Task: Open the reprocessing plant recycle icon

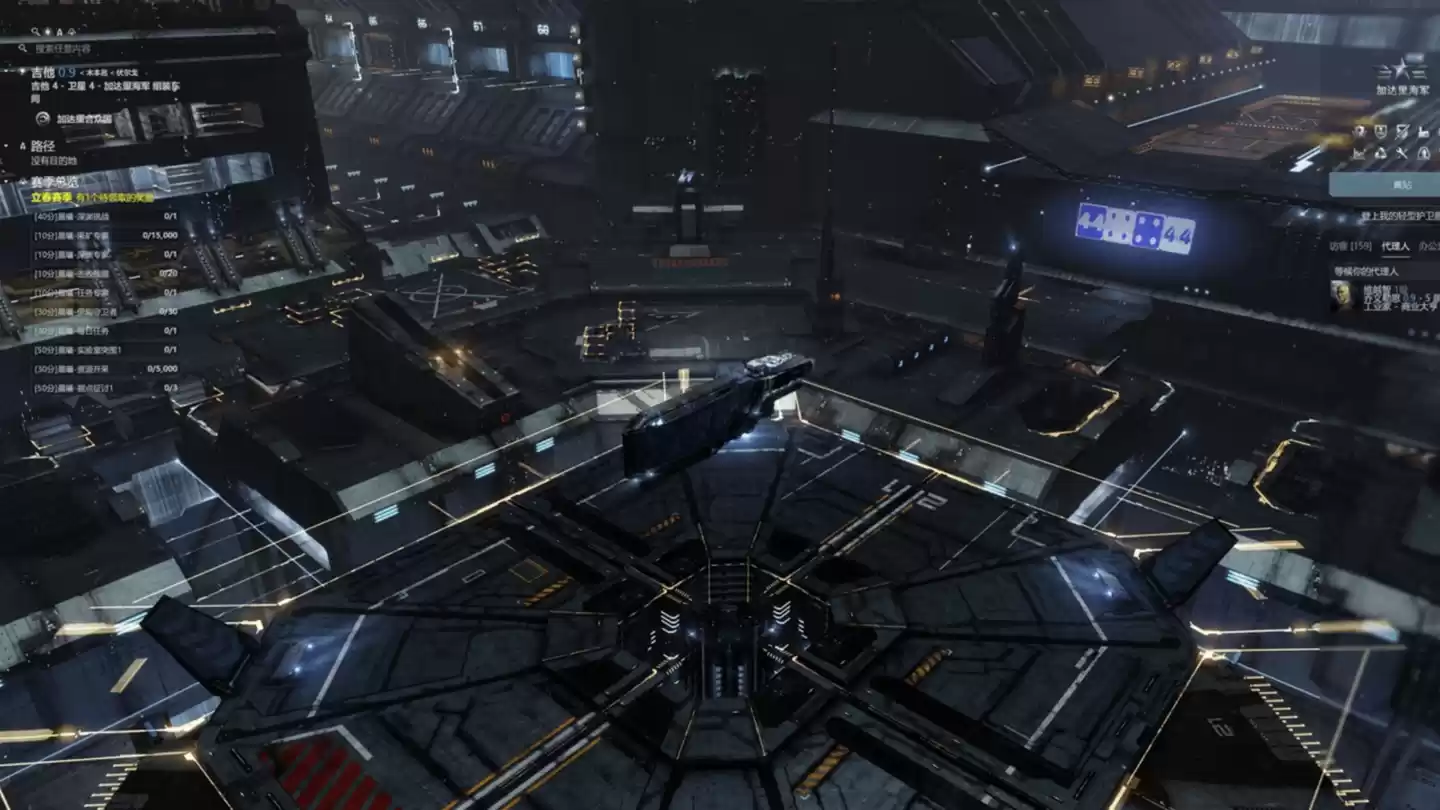Action: pyautogui.click(x=1380, y=153)
